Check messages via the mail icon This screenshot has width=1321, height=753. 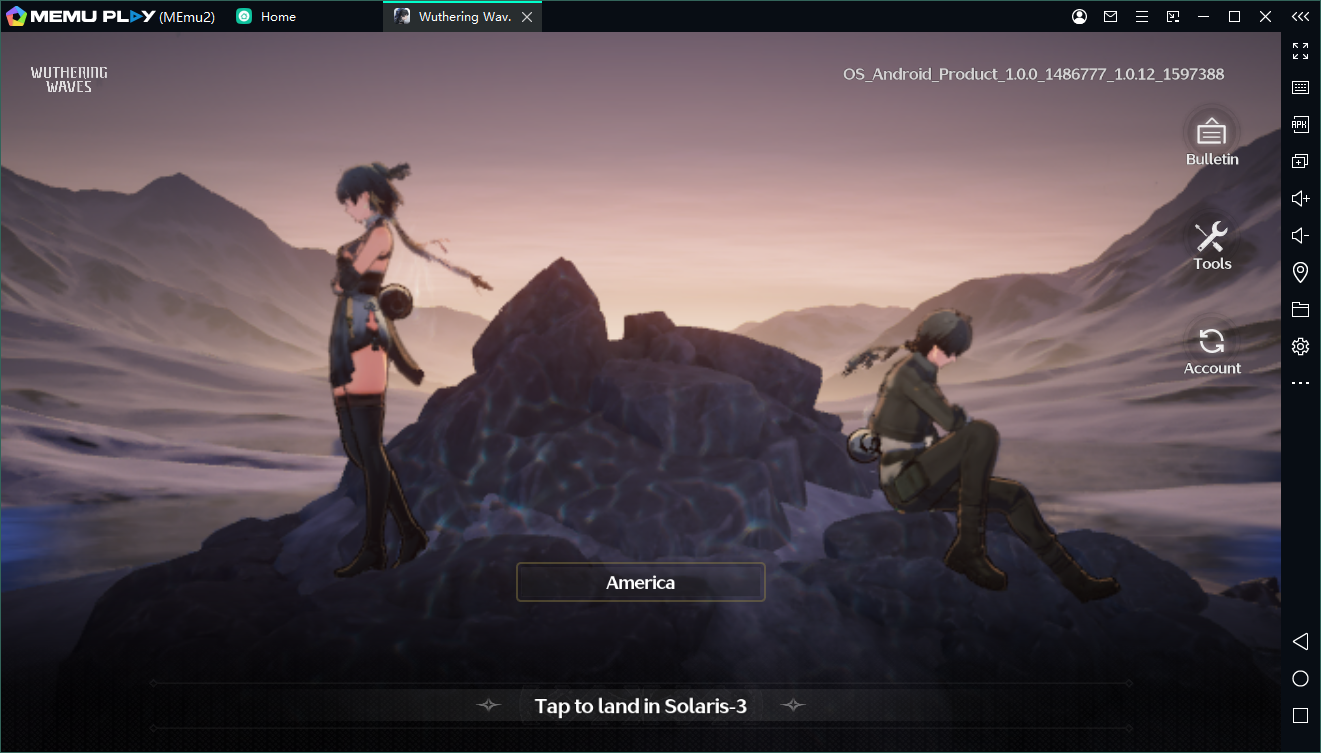1110,16
